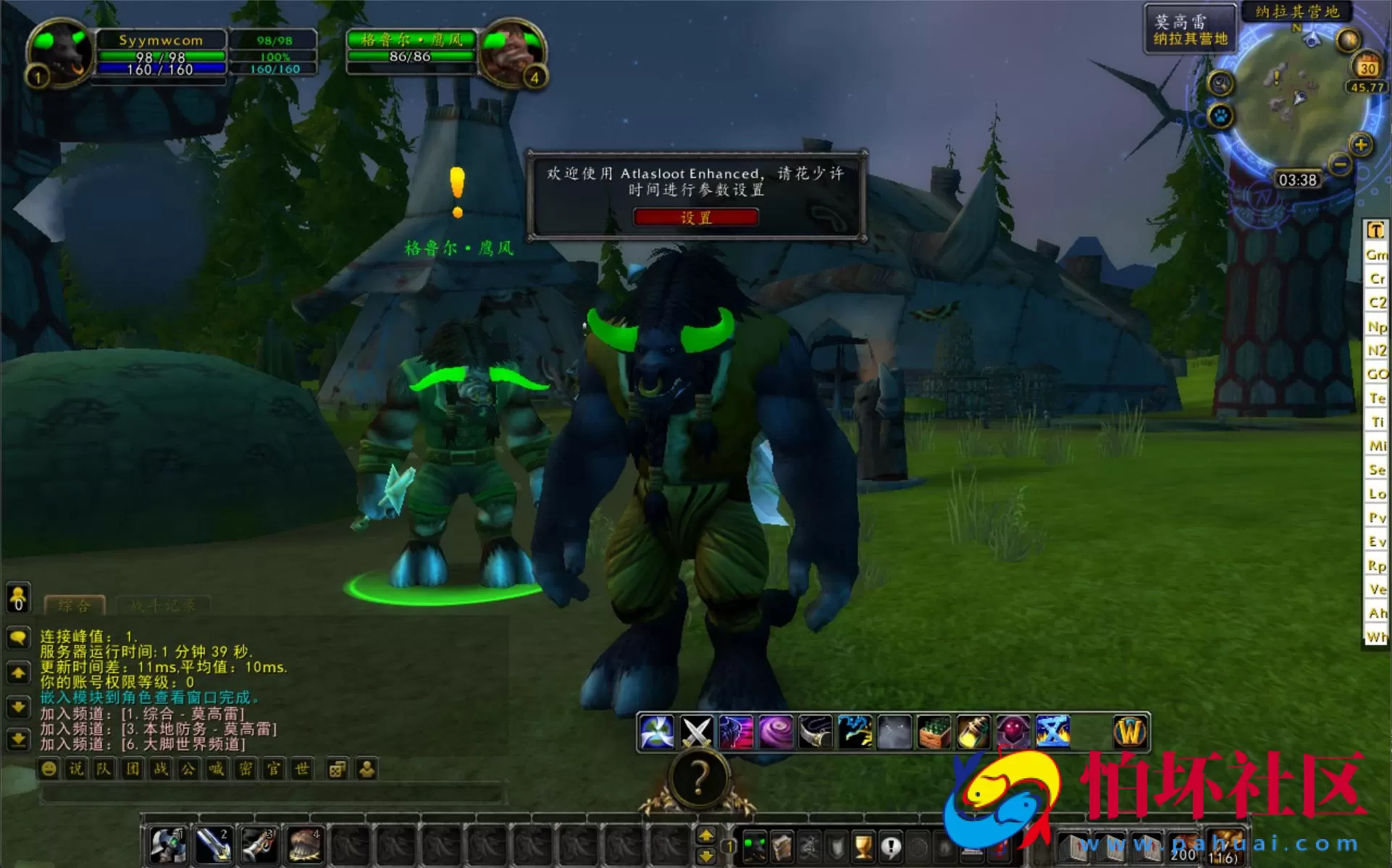
Task: Use the crate of bottles on action bar
Action: pyautogui.click(x=933, y=731)
